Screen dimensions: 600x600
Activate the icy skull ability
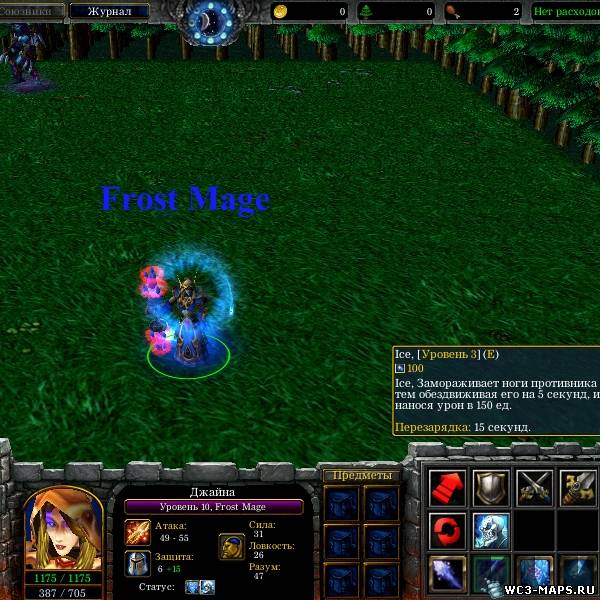[491, 531]
